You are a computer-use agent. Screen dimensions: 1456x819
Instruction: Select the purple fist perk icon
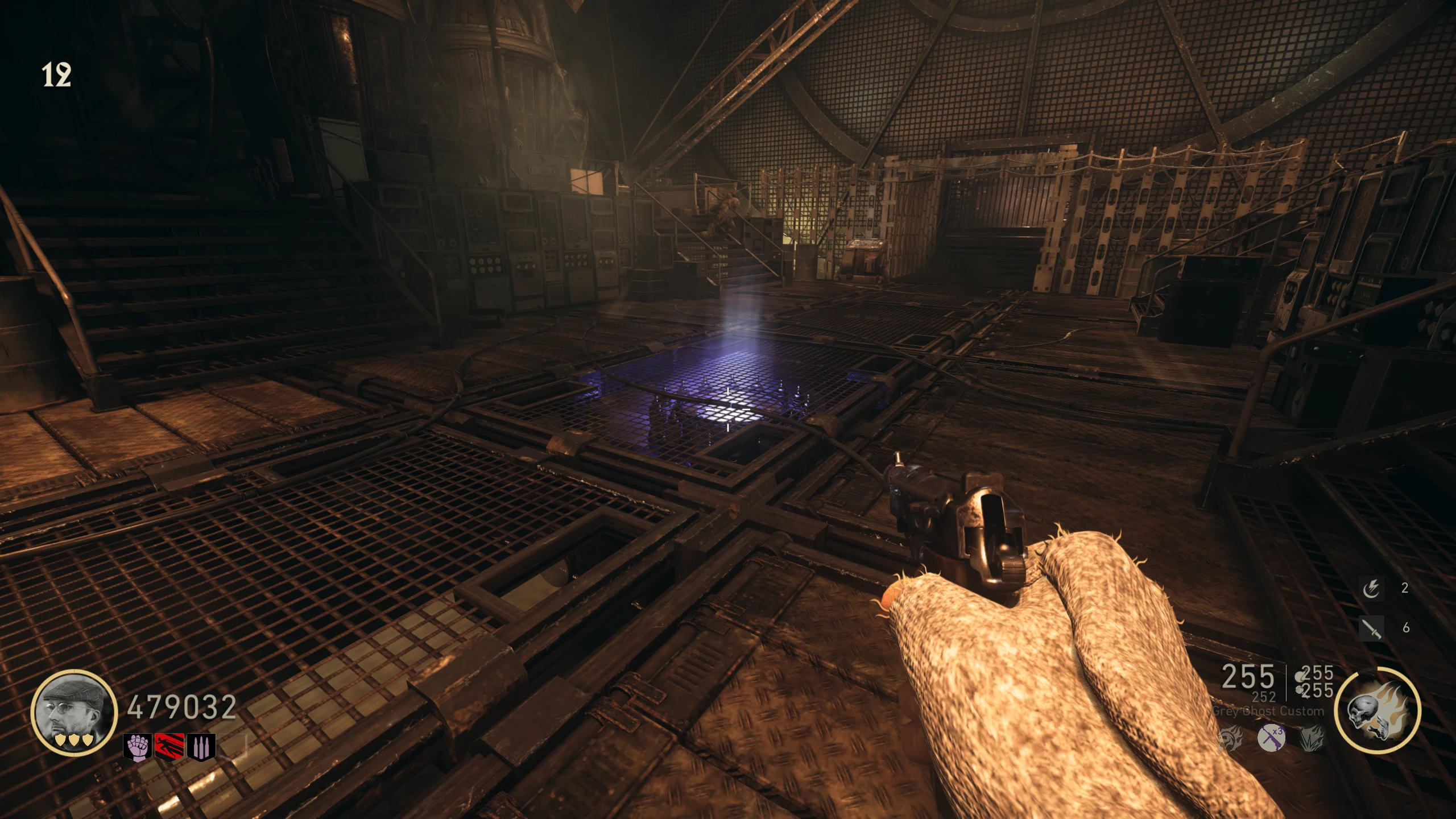click(x=138, y=747)
